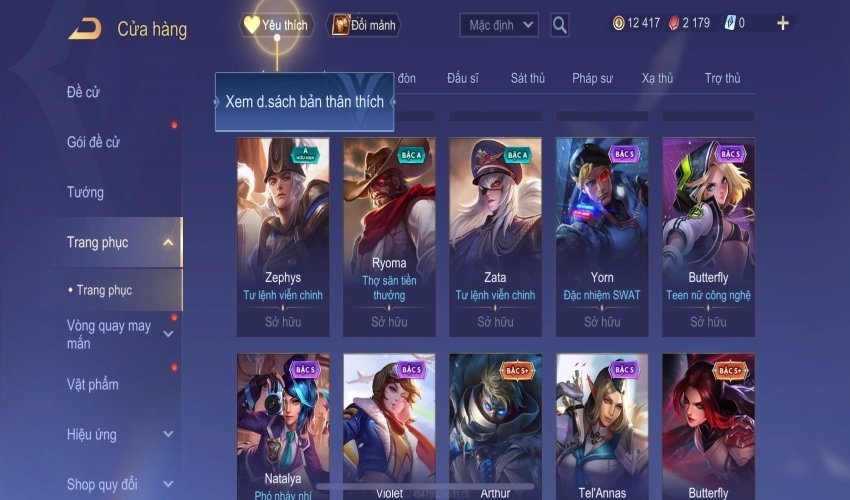Go back using the return arrow

coord(84,29)
